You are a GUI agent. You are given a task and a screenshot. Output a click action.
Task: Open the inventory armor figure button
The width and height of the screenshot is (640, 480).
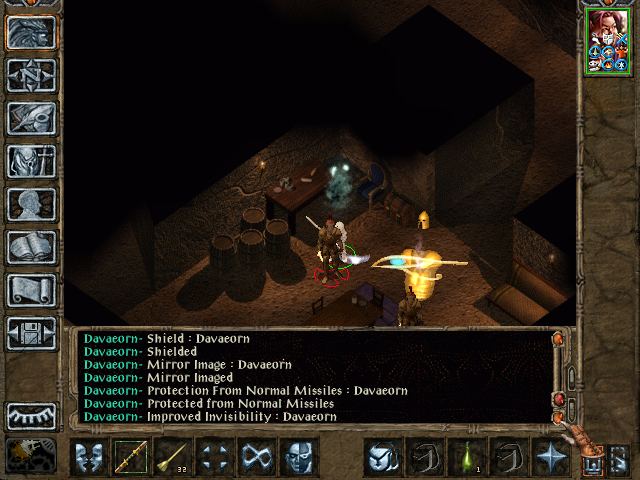click(31, 161)
